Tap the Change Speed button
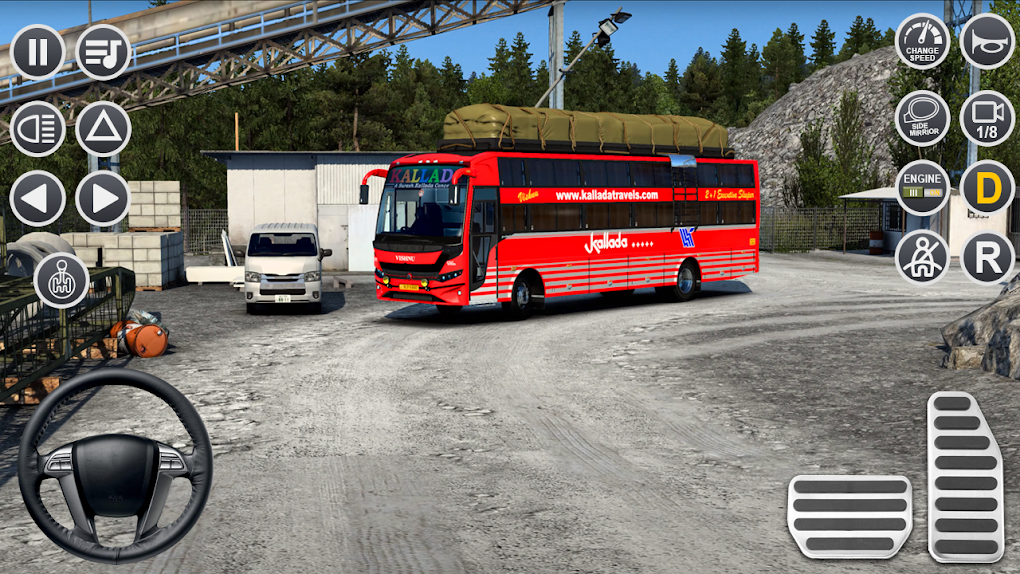Viewport: 1020px width, 574px height. tap(922, 42)
